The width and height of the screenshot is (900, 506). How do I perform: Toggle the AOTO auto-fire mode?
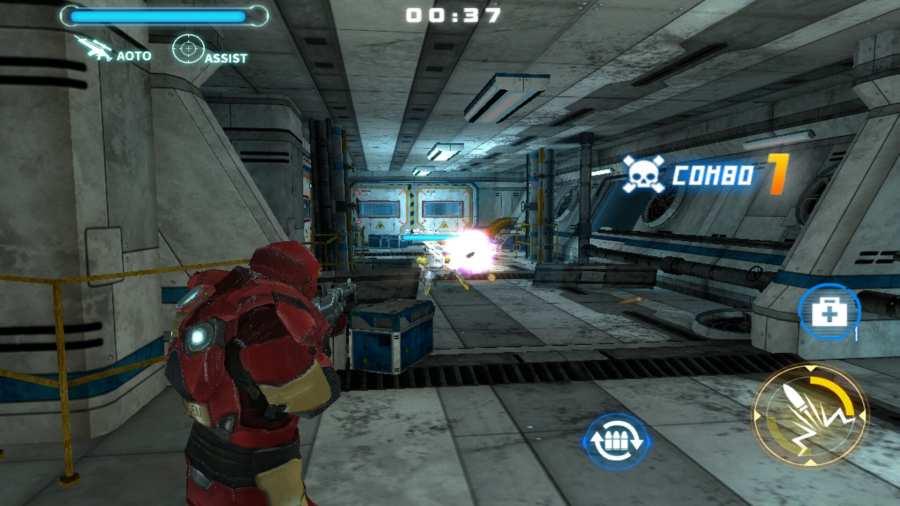point(113,50)
